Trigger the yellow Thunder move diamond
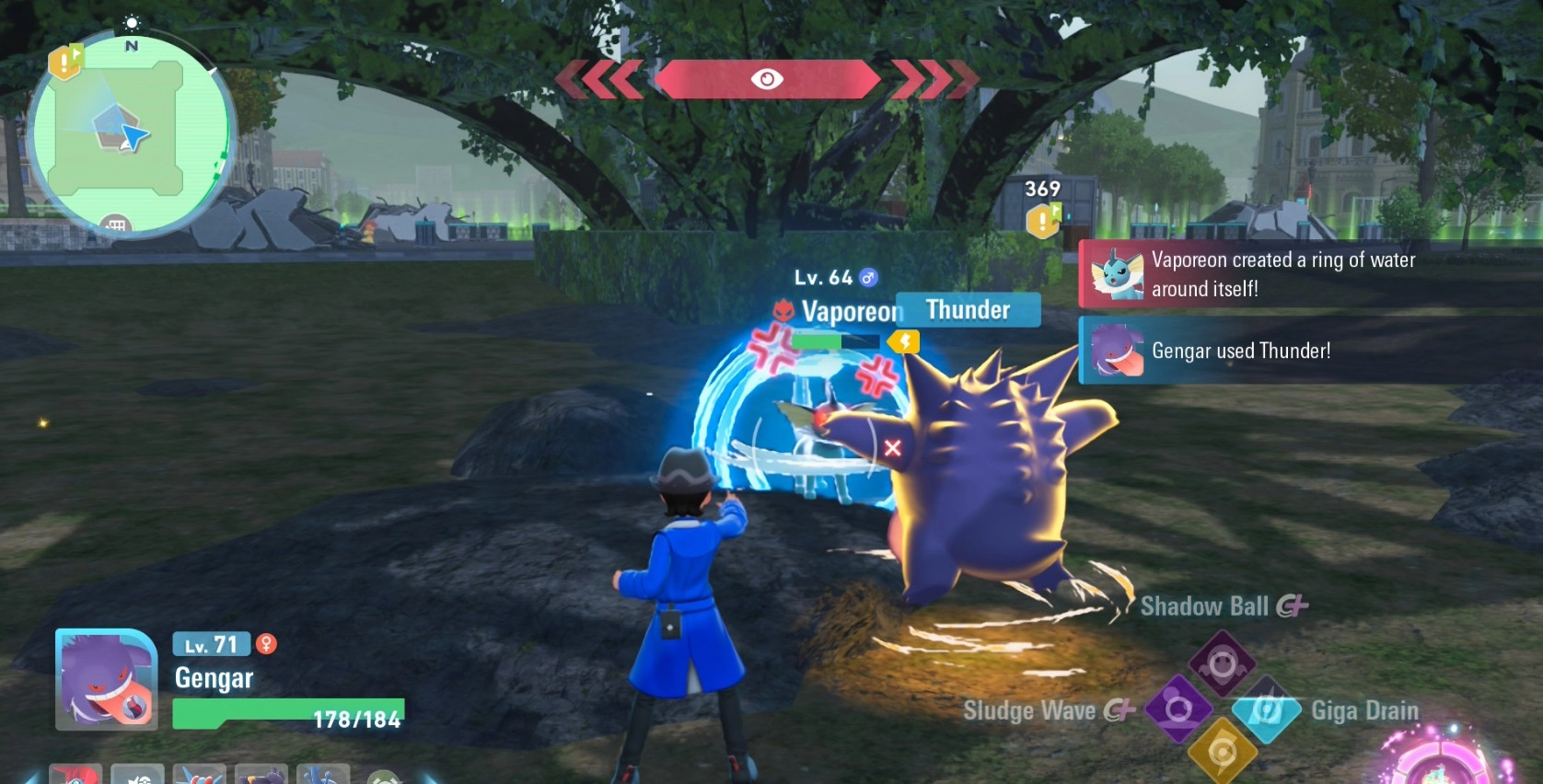 1222,752
